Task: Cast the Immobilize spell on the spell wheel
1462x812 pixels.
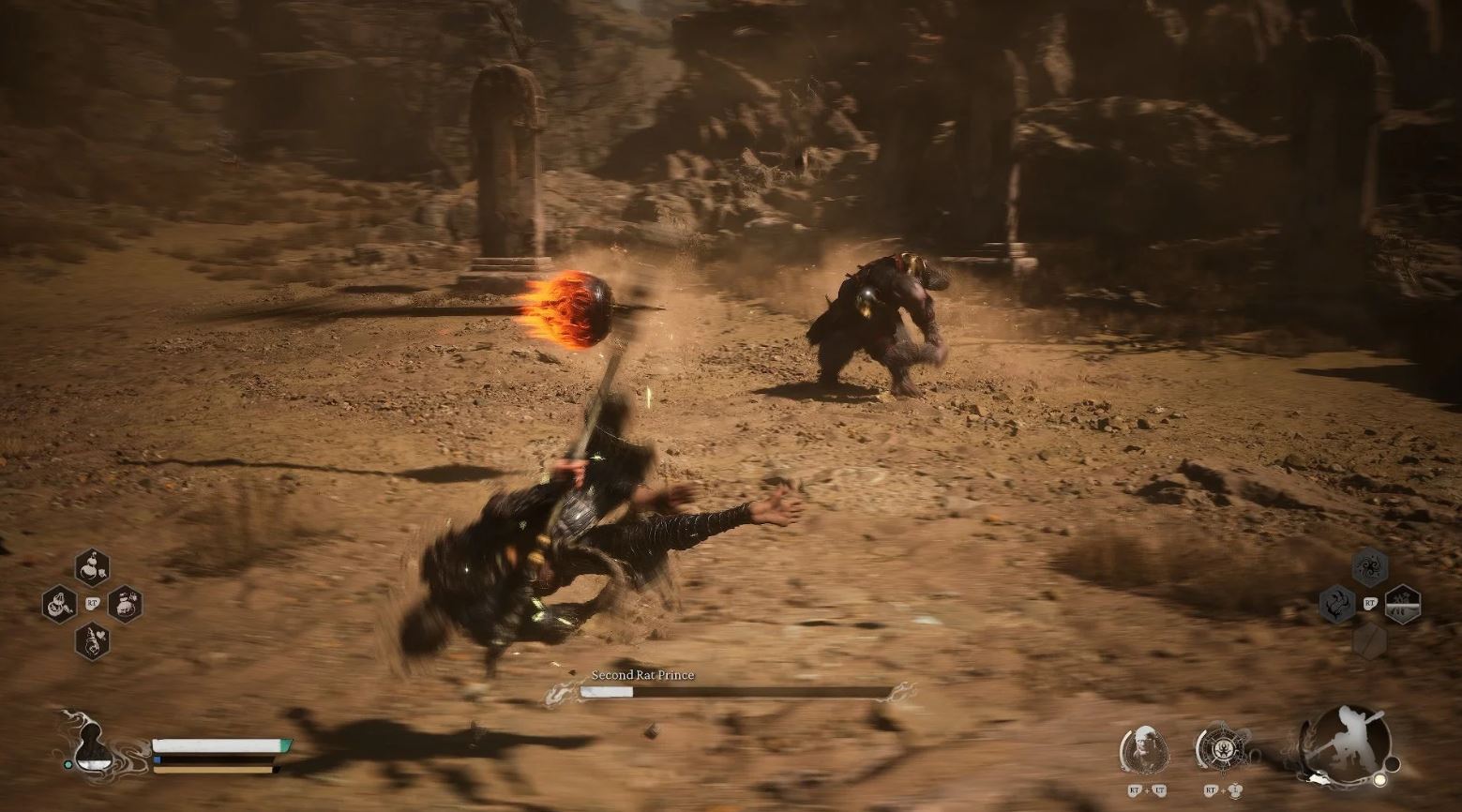Action: (1337, 605)
